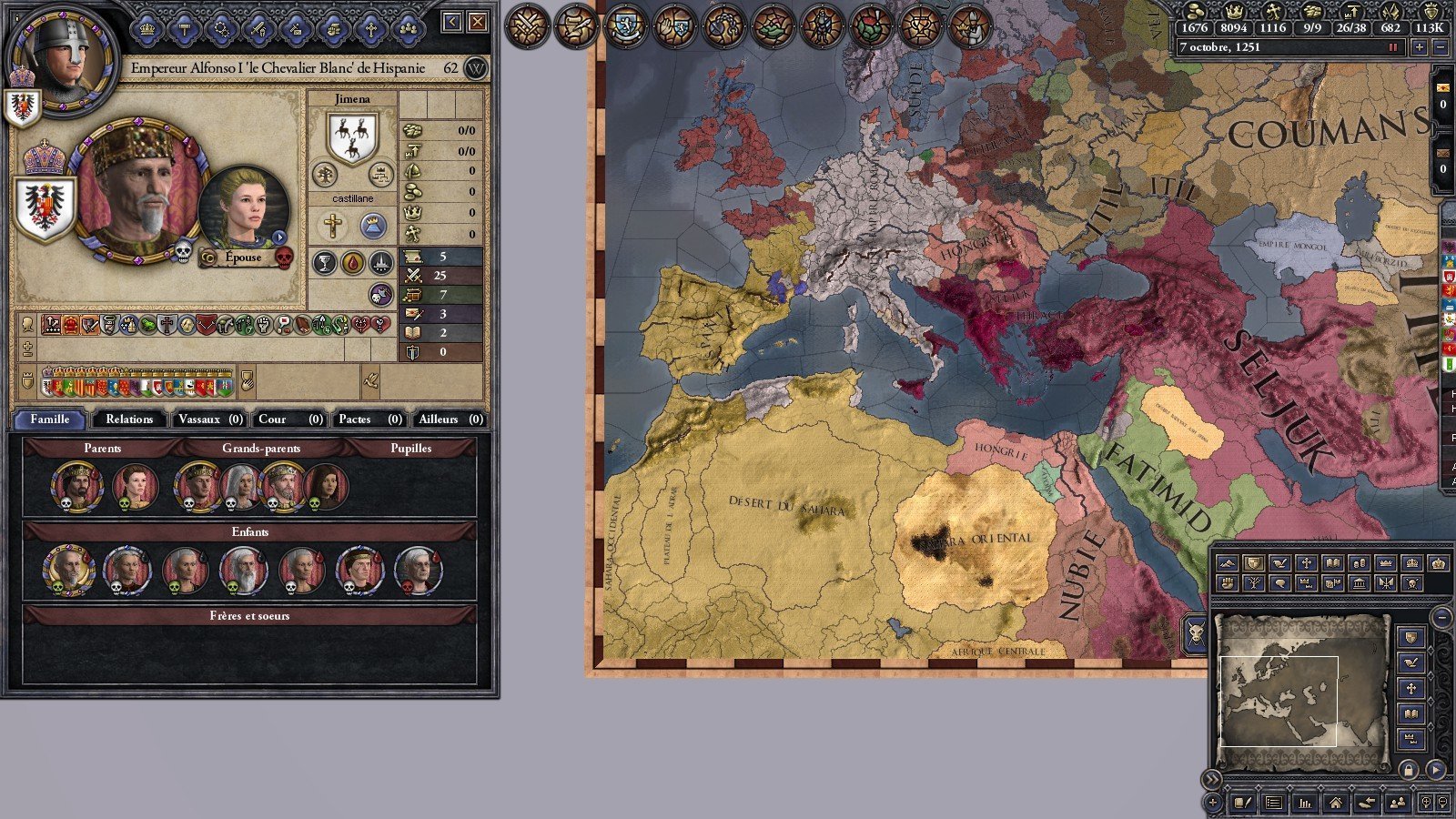Open the crossed swords menu above the map
The width and height of the screenshot is (1456, 819).
coord(527,25)
